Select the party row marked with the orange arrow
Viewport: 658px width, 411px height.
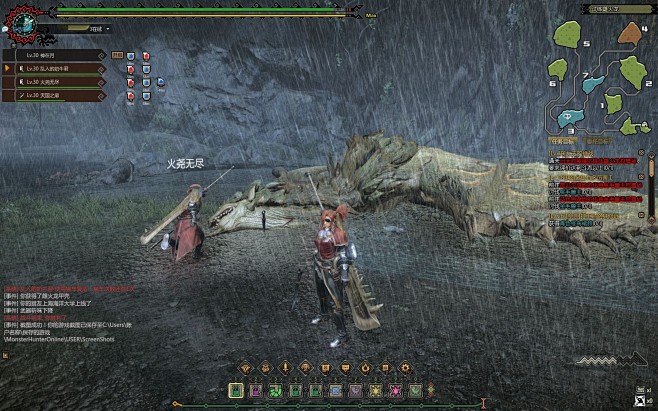tap(60, 68)
